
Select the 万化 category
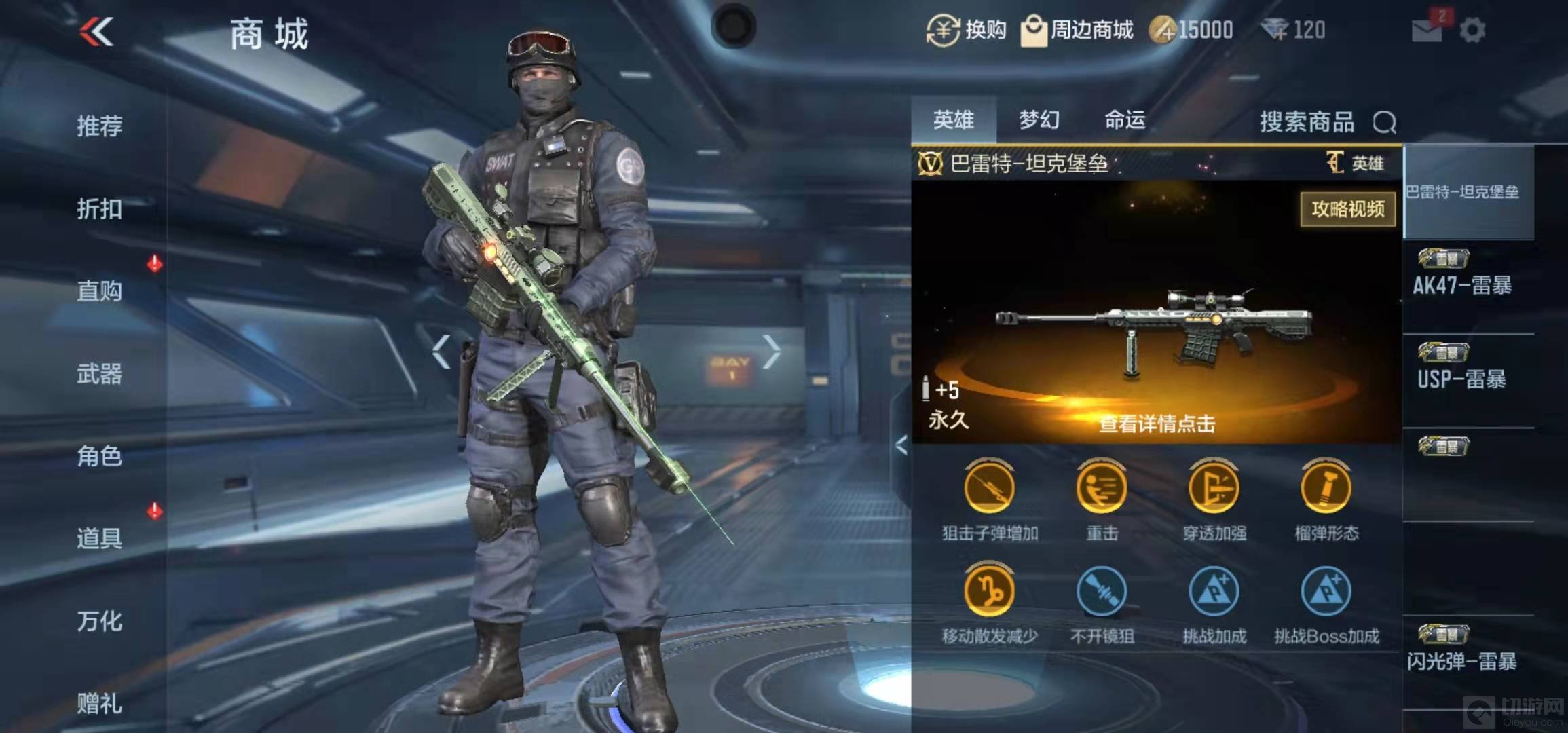point(100,621)
